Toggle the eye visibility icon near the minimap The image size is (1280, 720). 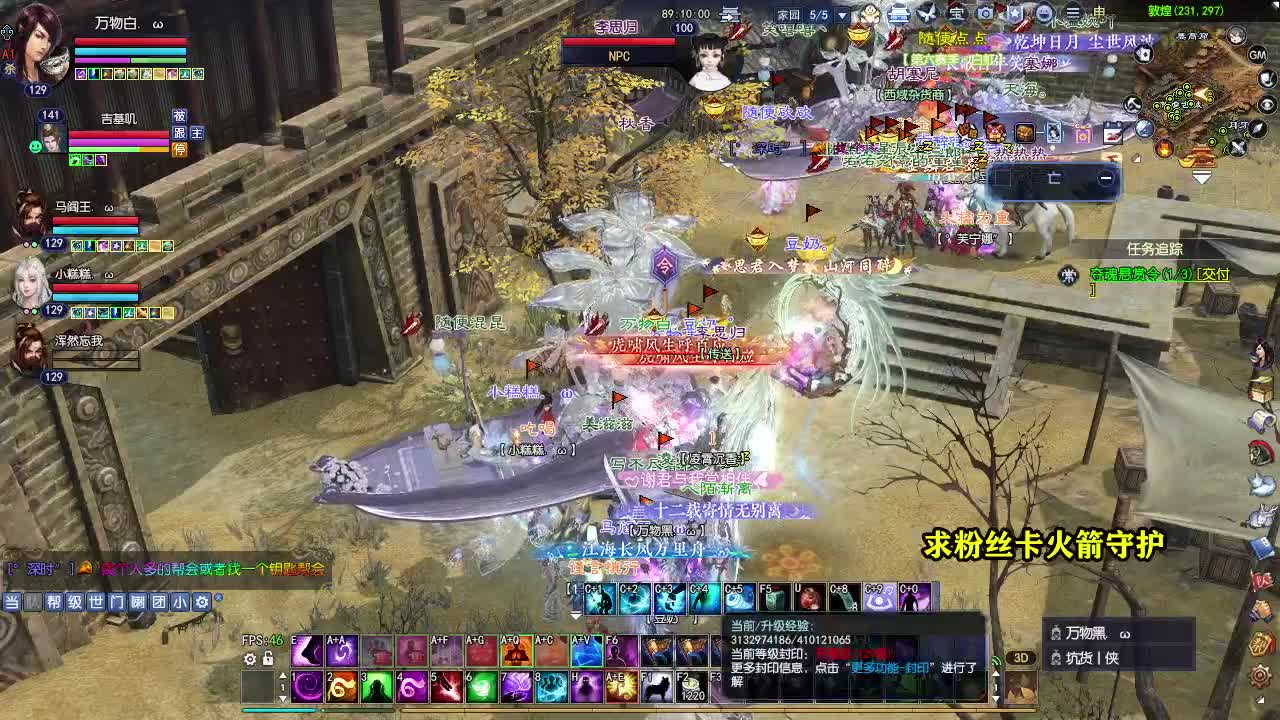click(1267, 103)
